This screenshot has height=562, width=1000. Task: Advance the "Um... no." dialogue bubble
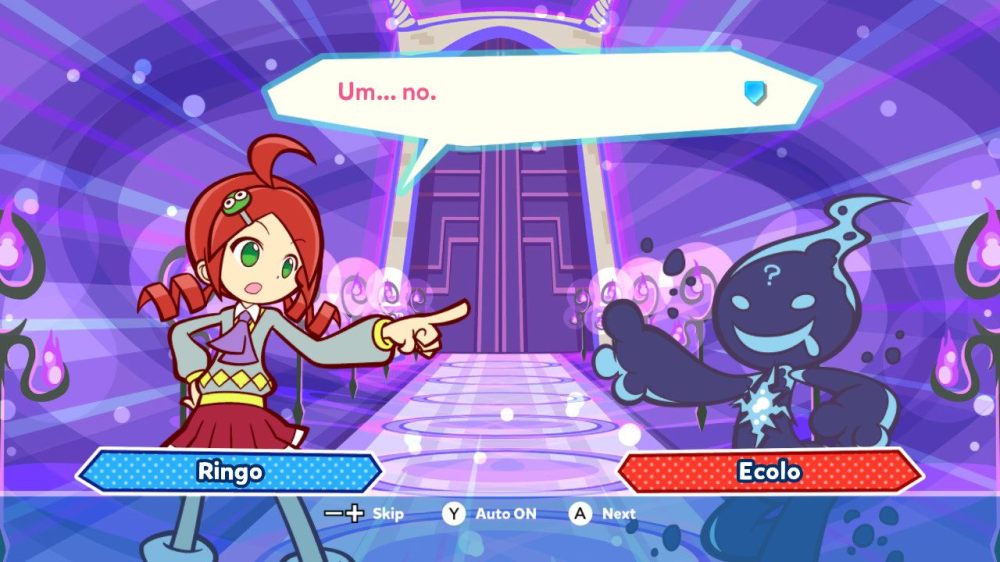[604, 514]
